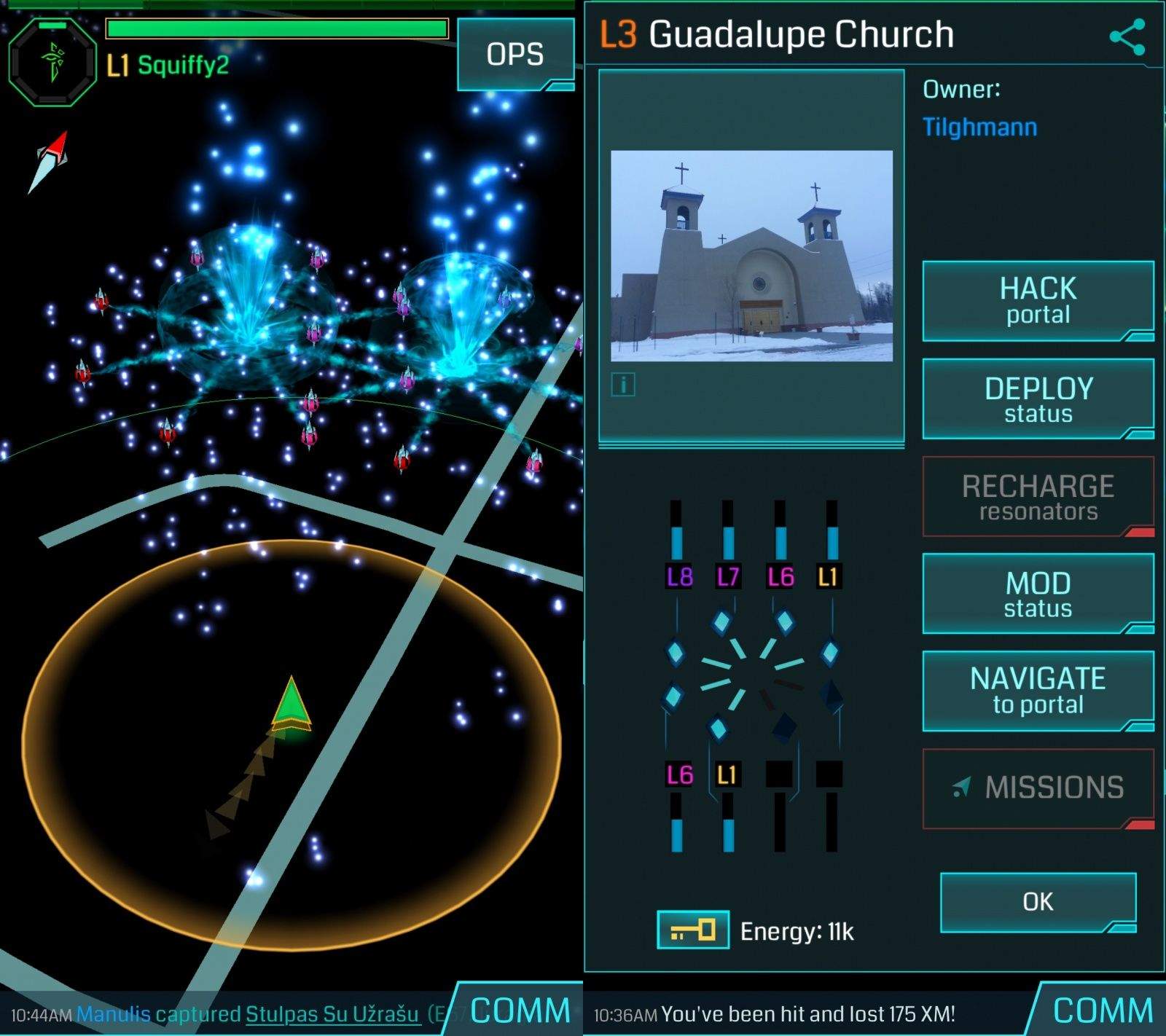Open Deploy status
This screenshot has height=1036, width=1166.
tap(1038, 399)
